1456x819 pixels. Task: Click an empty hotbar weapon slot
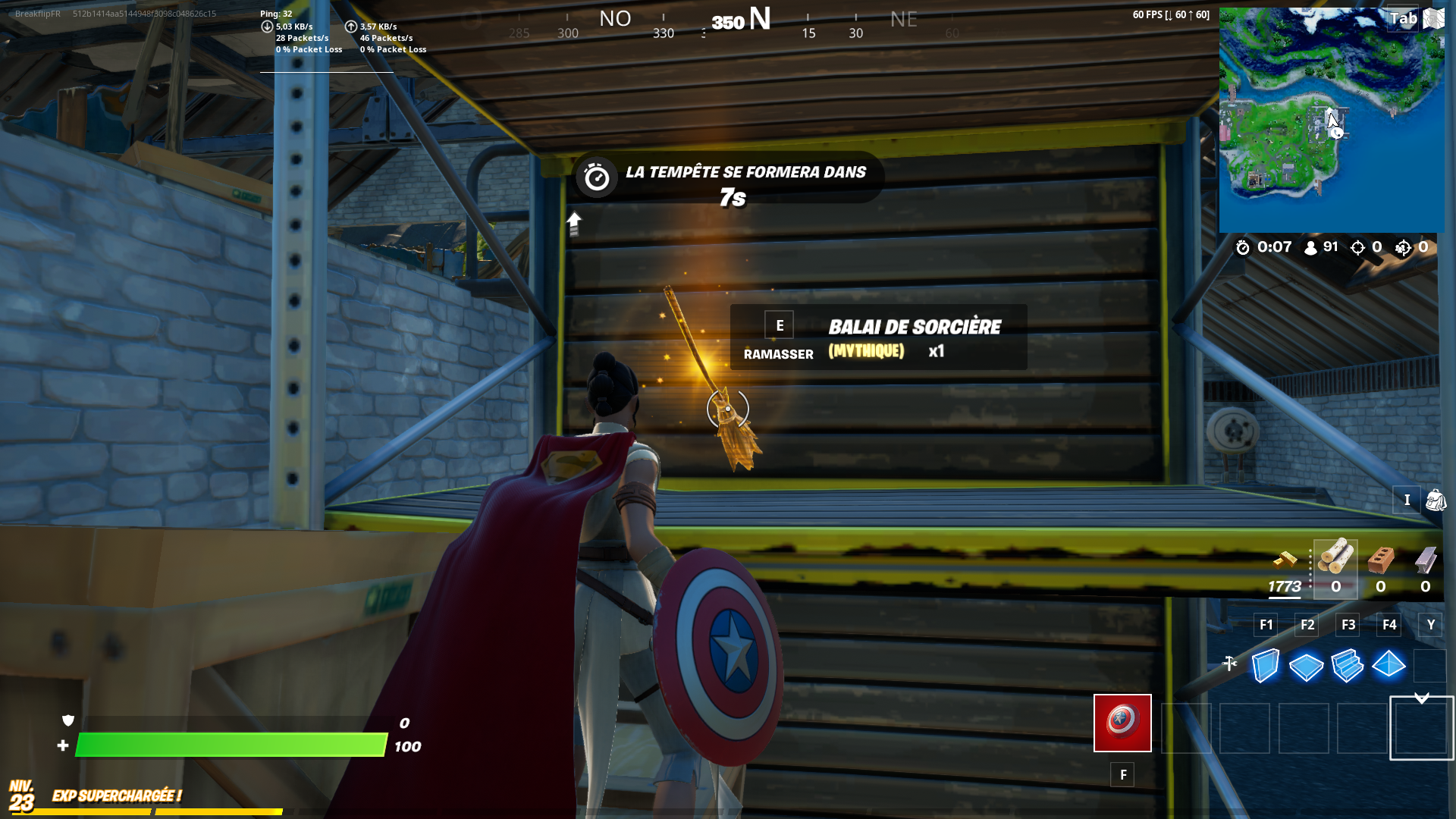(1245, 728)
